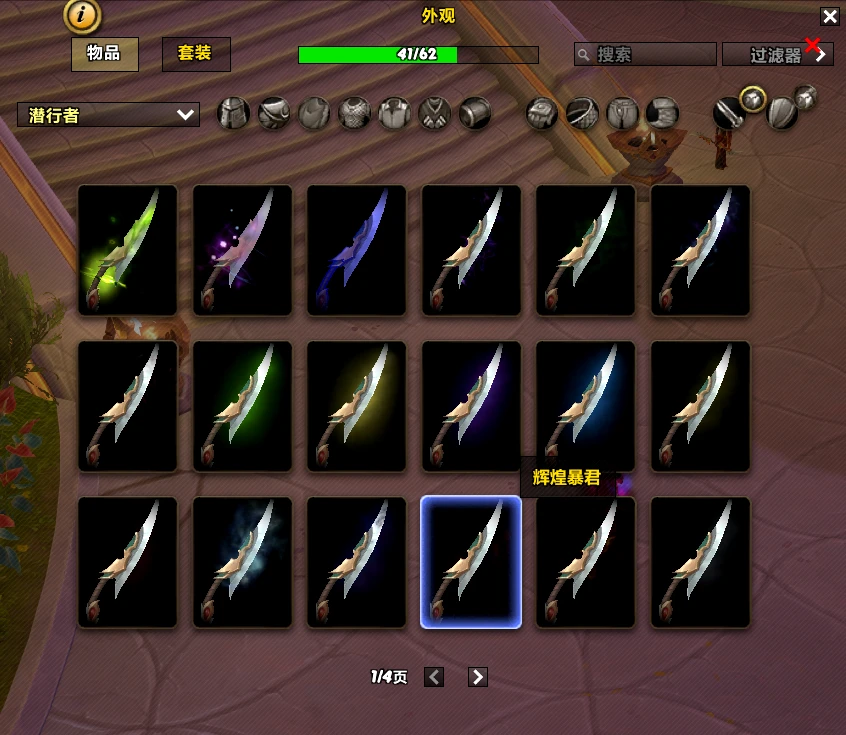Select the gloves slot icon
This screenshot has height=735, width=846.
541,113
